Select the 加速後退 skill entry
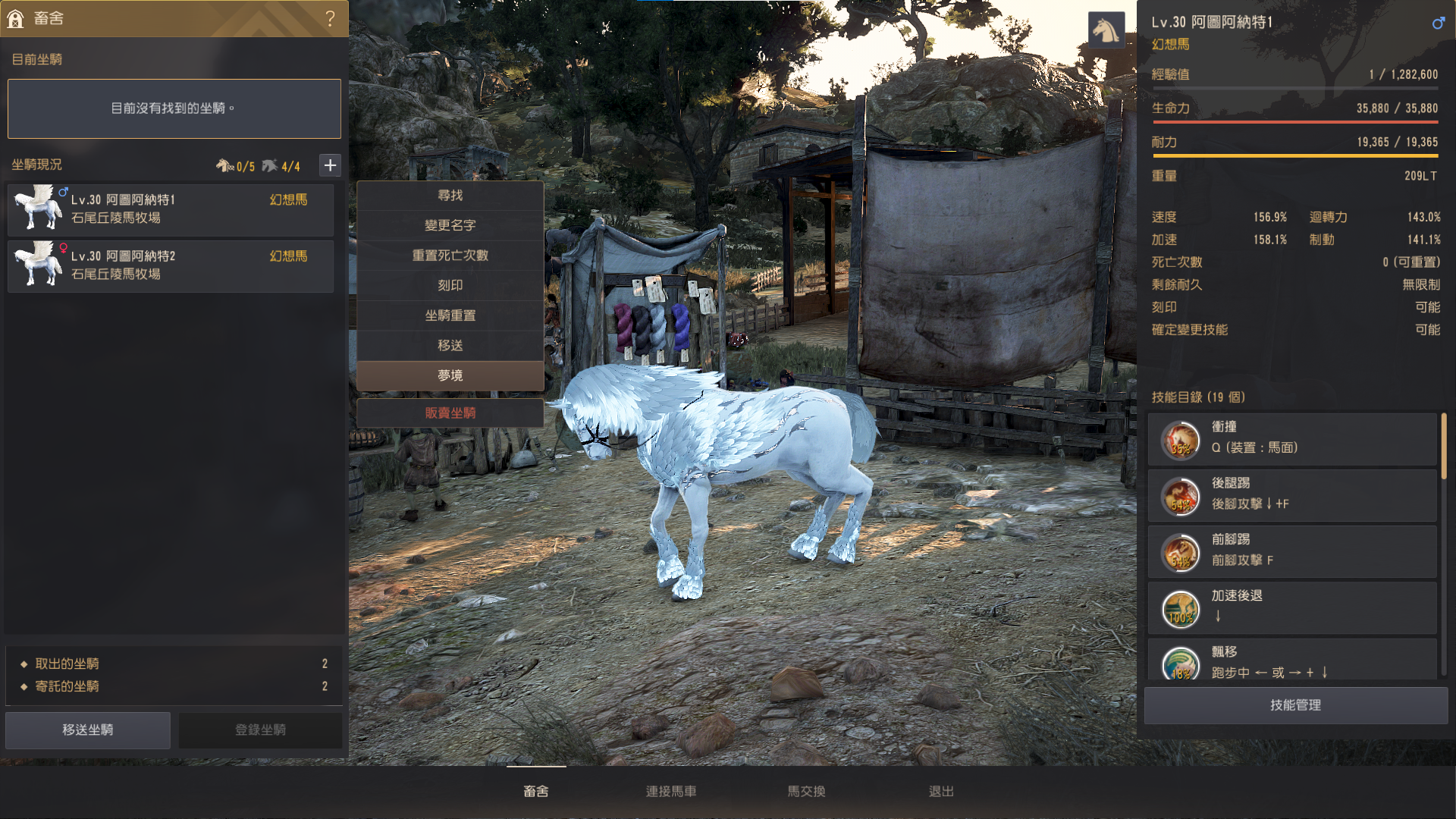This screenshot has width=1456, height=819. point(1292,607)
